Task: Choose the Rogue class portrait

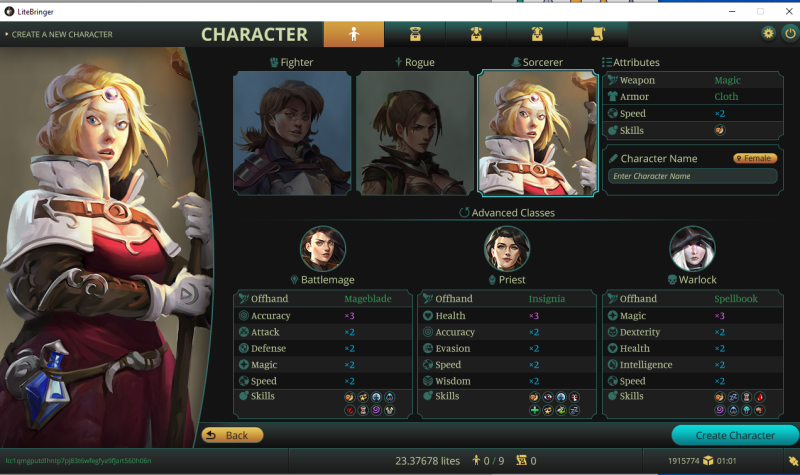Action: tap(414, 133)
